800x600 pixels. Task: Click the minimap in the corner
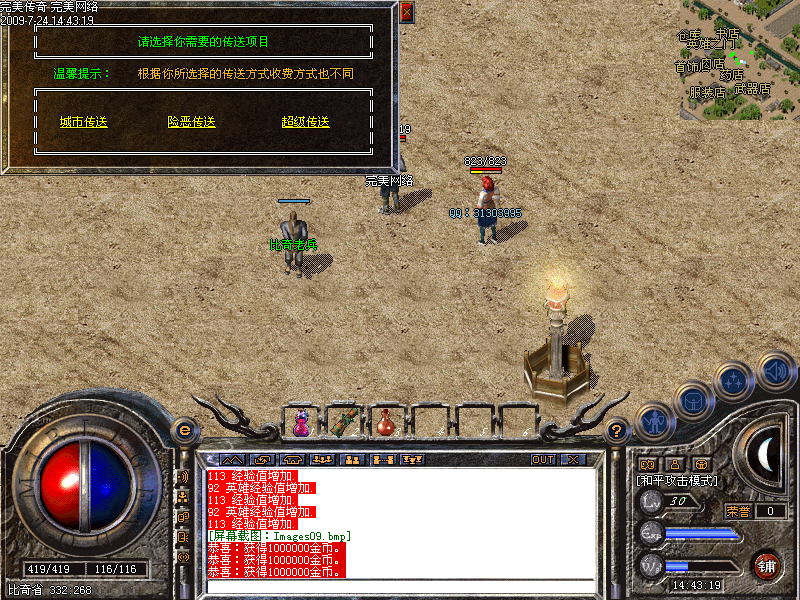coord(740,50)
